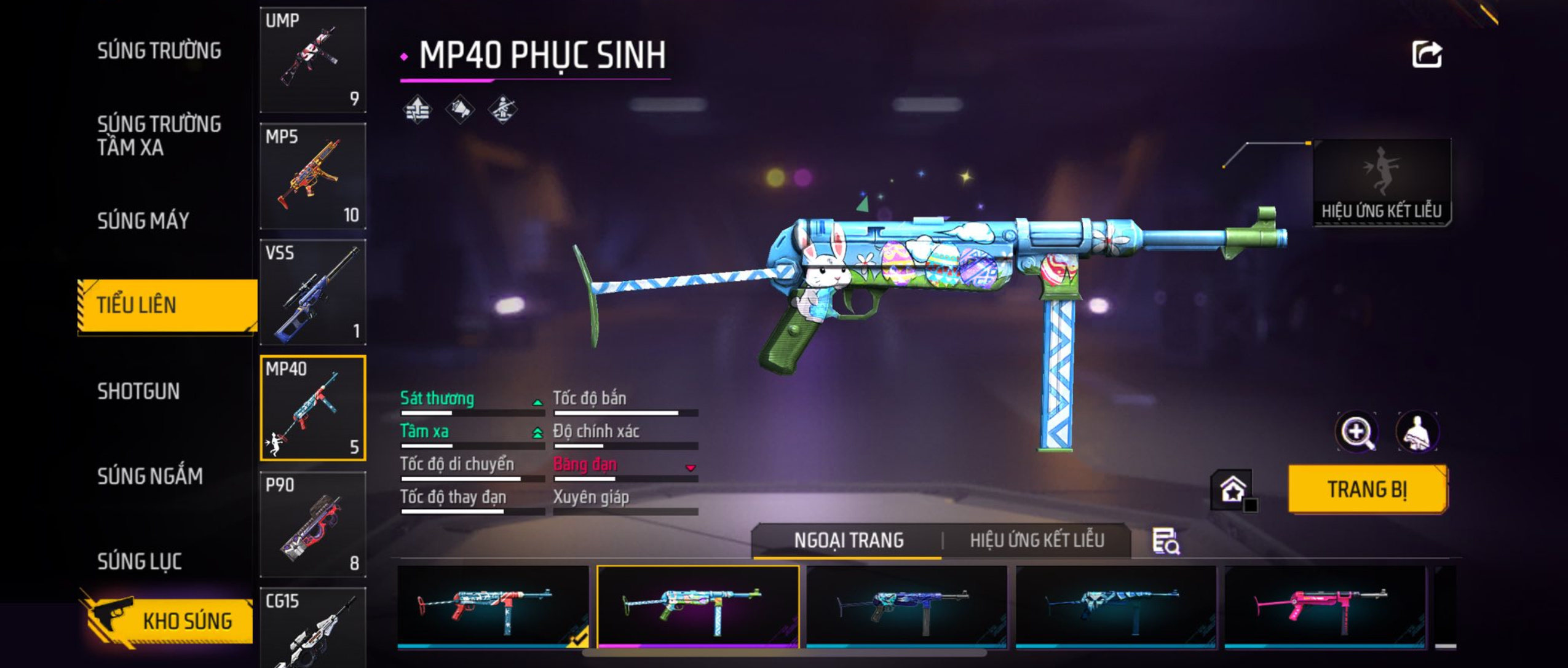The height and width of the screenshot is (668, 1568).
Task: Share the weapon skin via share icon
Action: point(1427,55)
